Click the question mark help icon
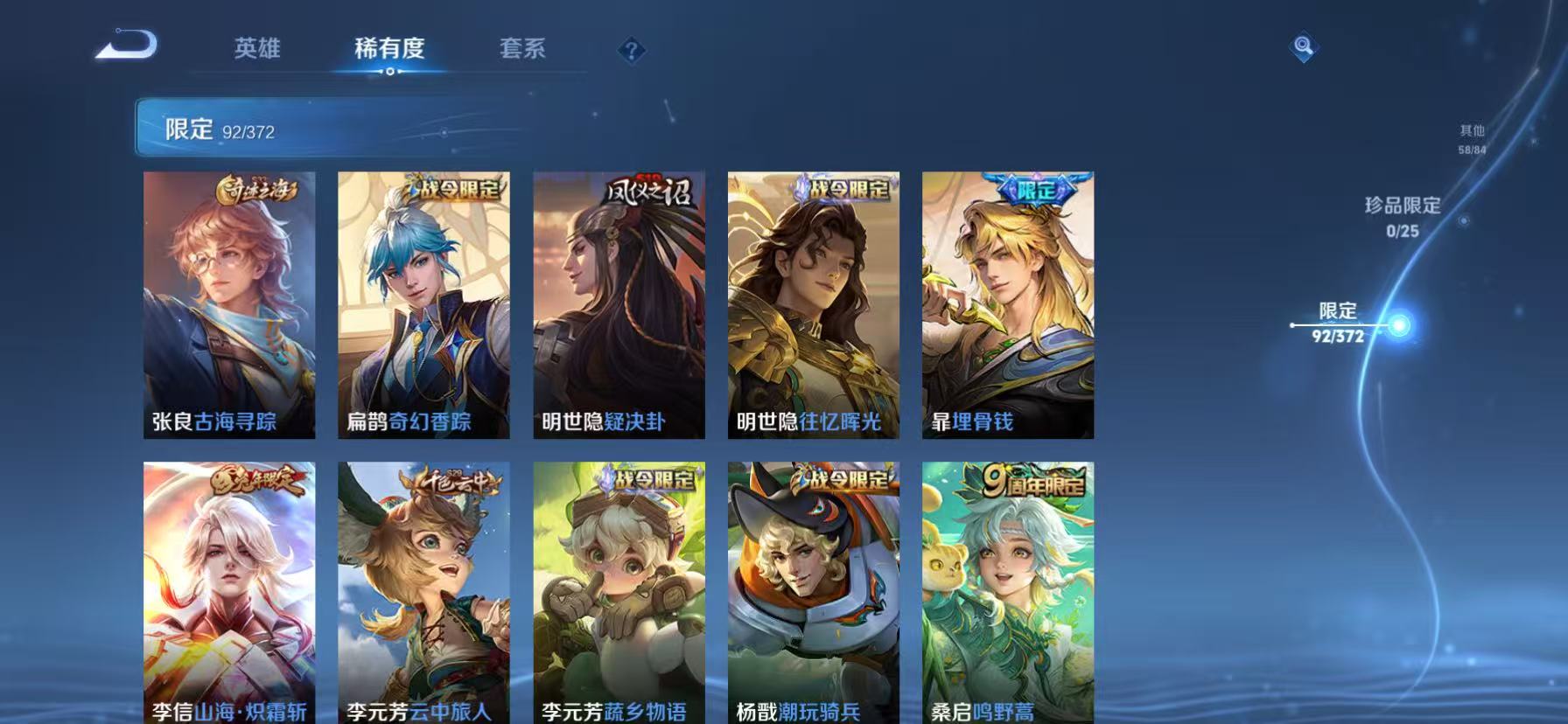The height and width of the screenshot is (724, 1568). [632, 50]
